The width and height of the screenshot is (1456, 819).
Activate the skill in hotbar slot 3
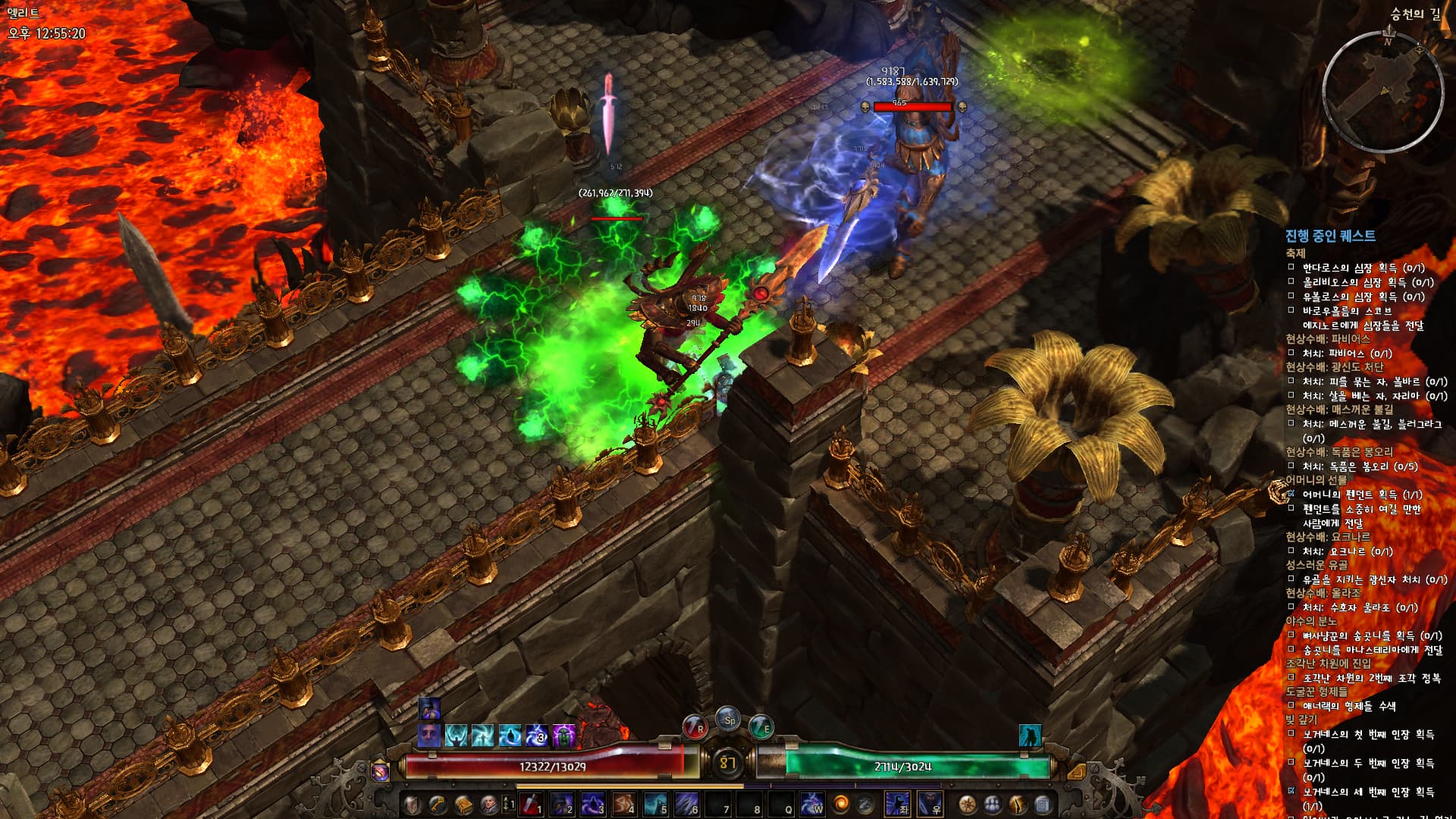click(593, 805)
